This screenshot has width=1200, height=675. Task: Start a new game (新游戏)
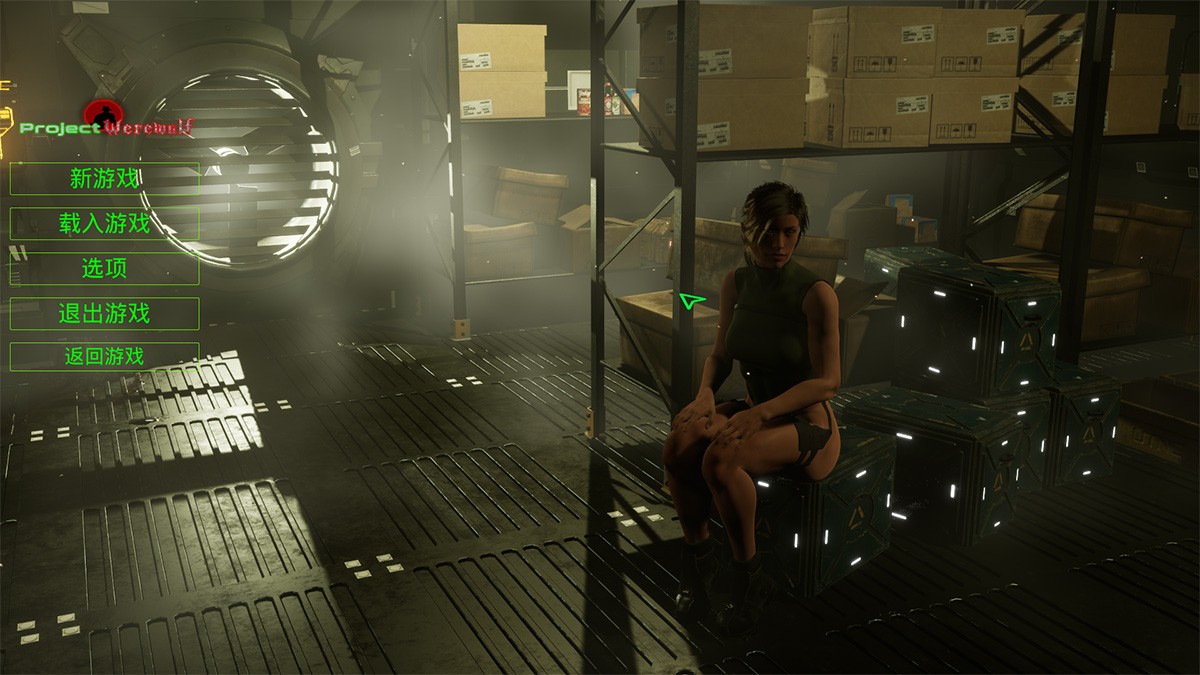click(104, 179)
